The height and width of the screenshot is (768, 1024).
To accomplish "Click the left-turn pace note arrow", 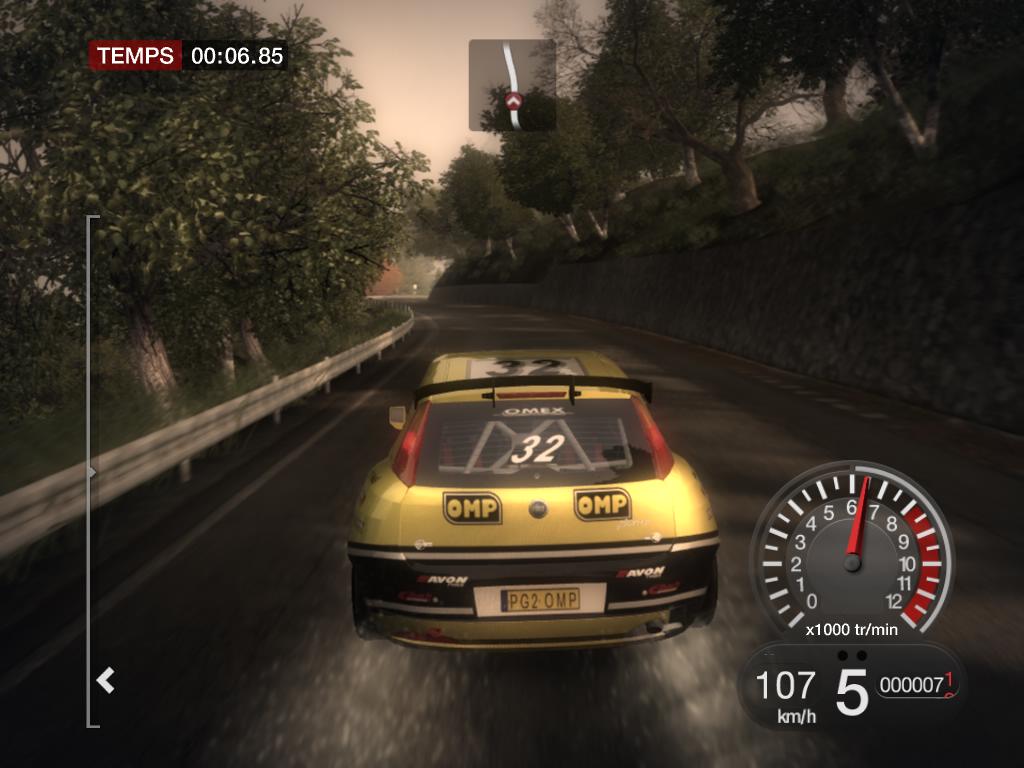I will [x=105, y=681].
